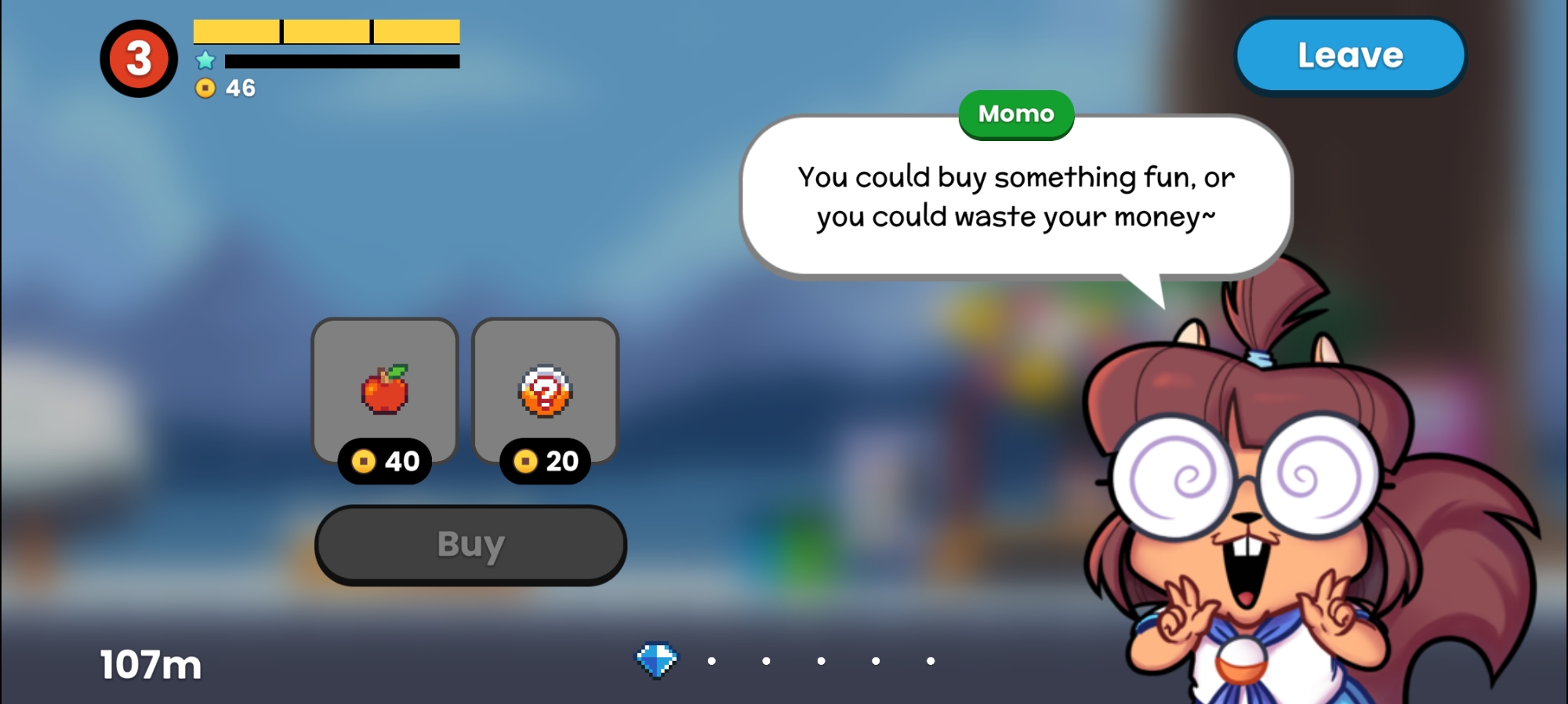1568x704 pixels.
Task: Click the greyed-out Buy button
Action: coord(470,545)
